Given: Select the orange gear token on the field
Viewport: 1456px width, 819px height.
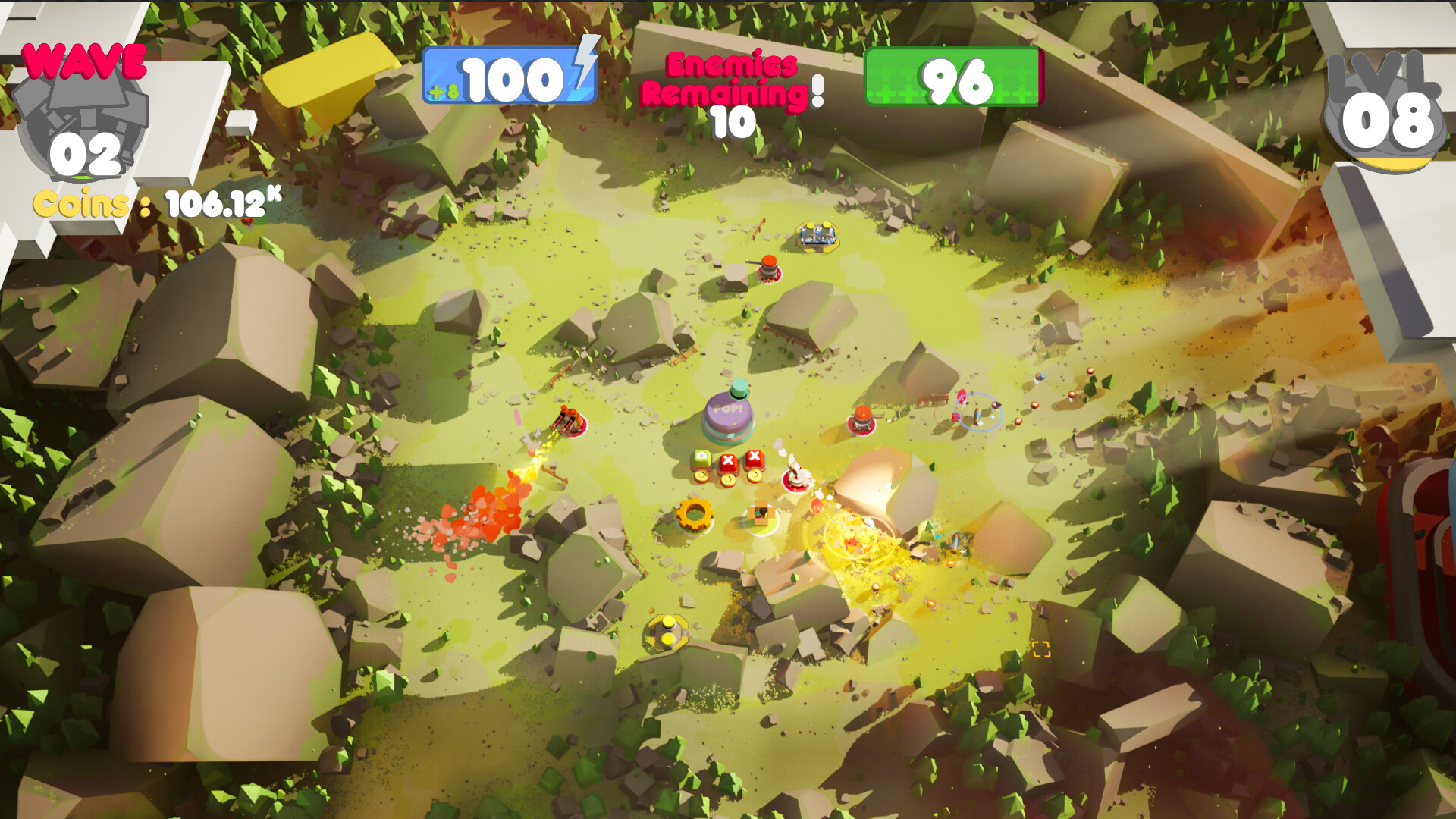Looking at the screenshot, I should [x=695, y=516].
